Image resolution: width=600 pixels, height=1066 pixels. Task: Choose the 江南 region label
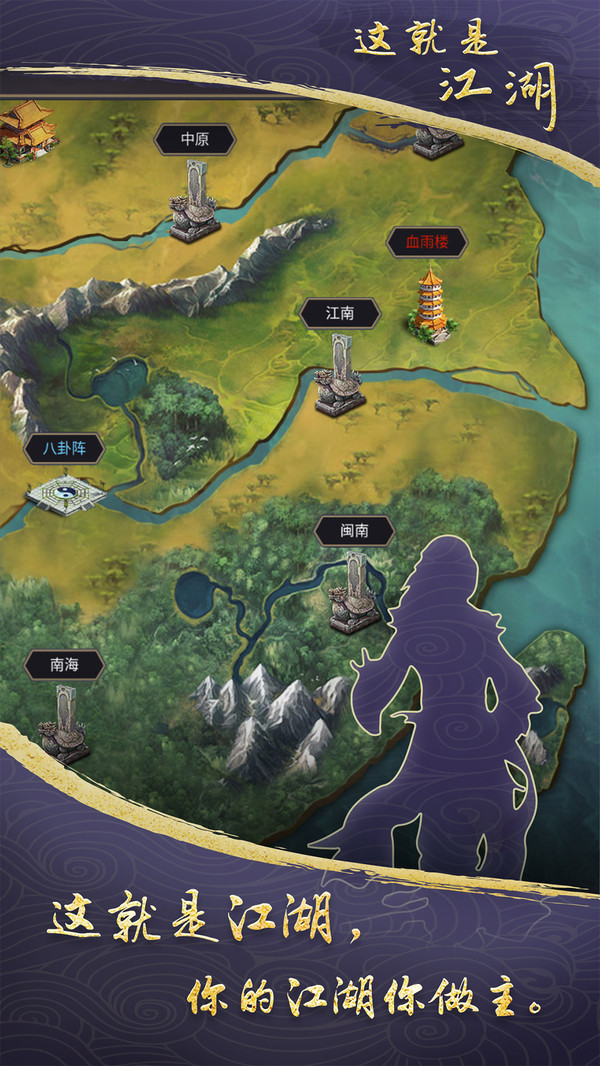tap(340, 313)
